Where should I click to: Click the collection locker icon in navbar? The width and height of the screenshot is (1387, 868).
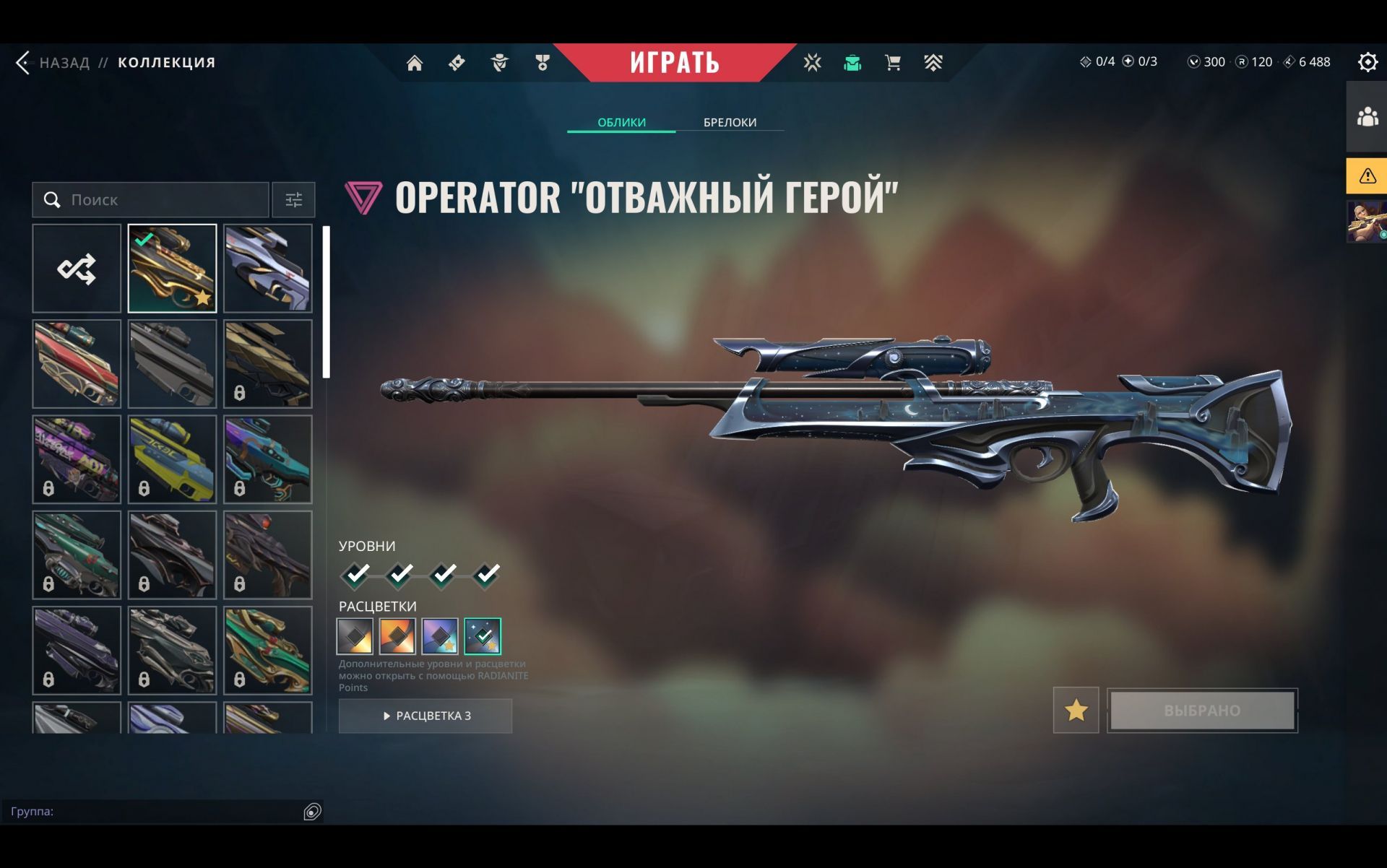coord(852,63)
